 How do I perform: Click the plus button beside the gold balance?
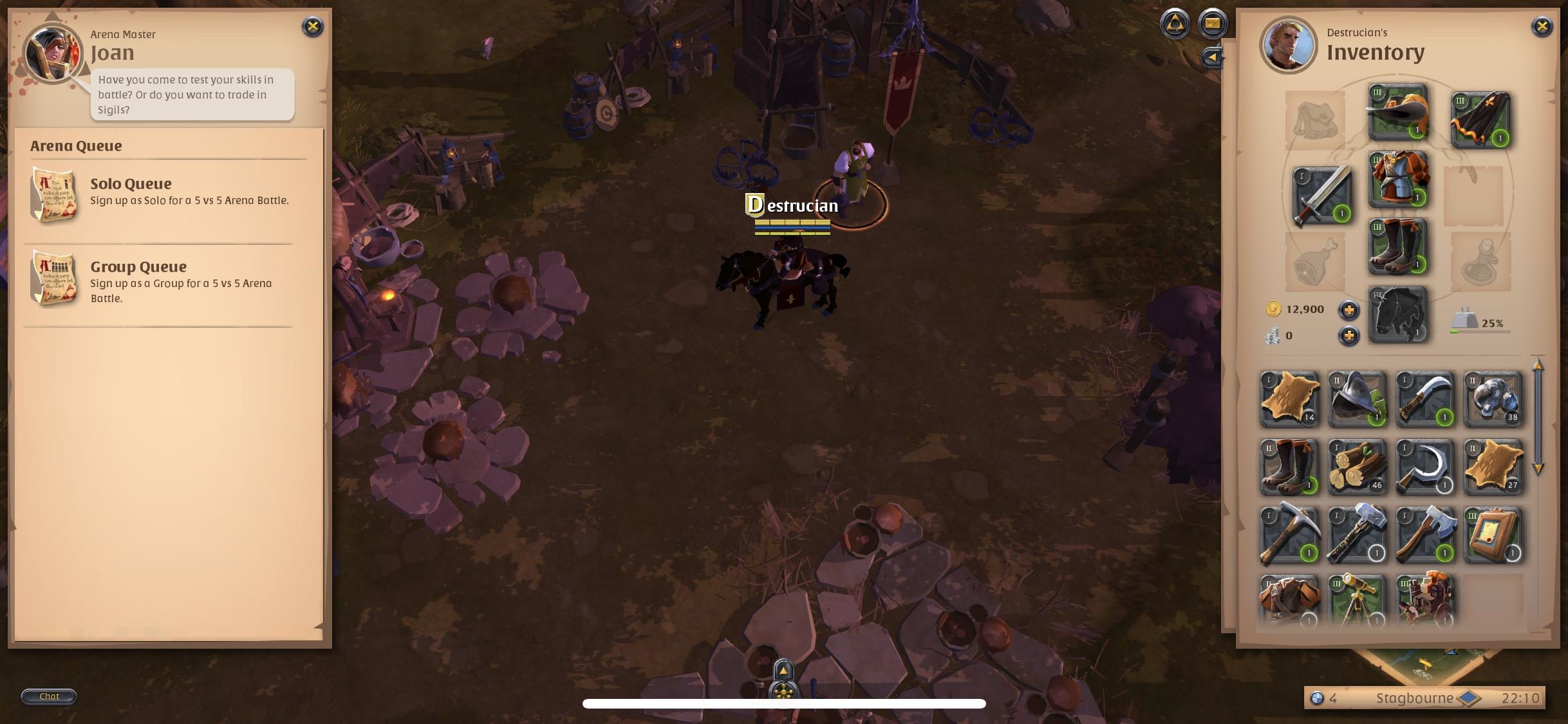coord(1349,310)
